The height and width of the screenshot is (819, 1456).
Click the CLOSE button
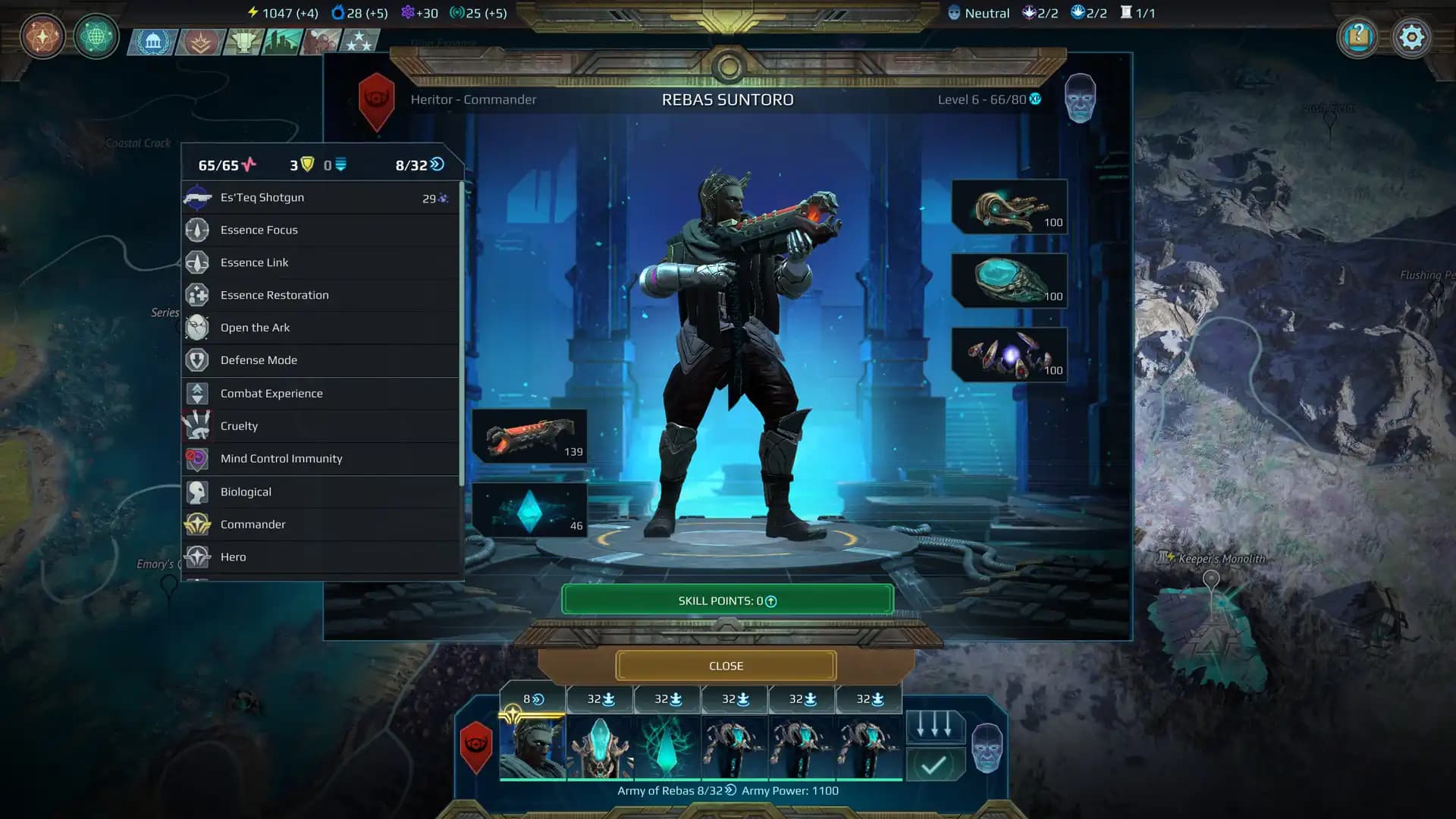[726, 665]
